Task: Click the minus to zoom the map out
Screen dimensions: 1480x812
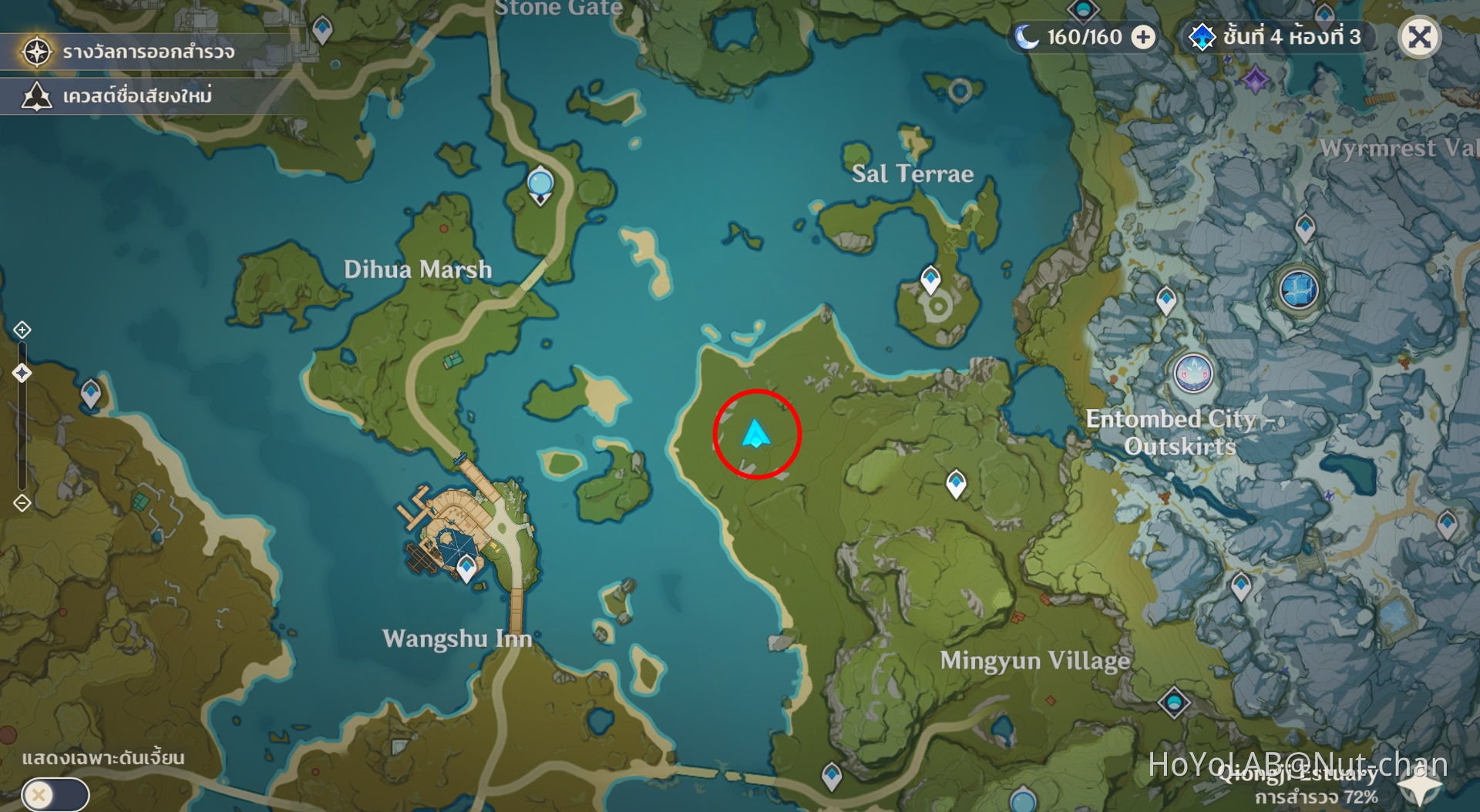Action: (22, 502)
